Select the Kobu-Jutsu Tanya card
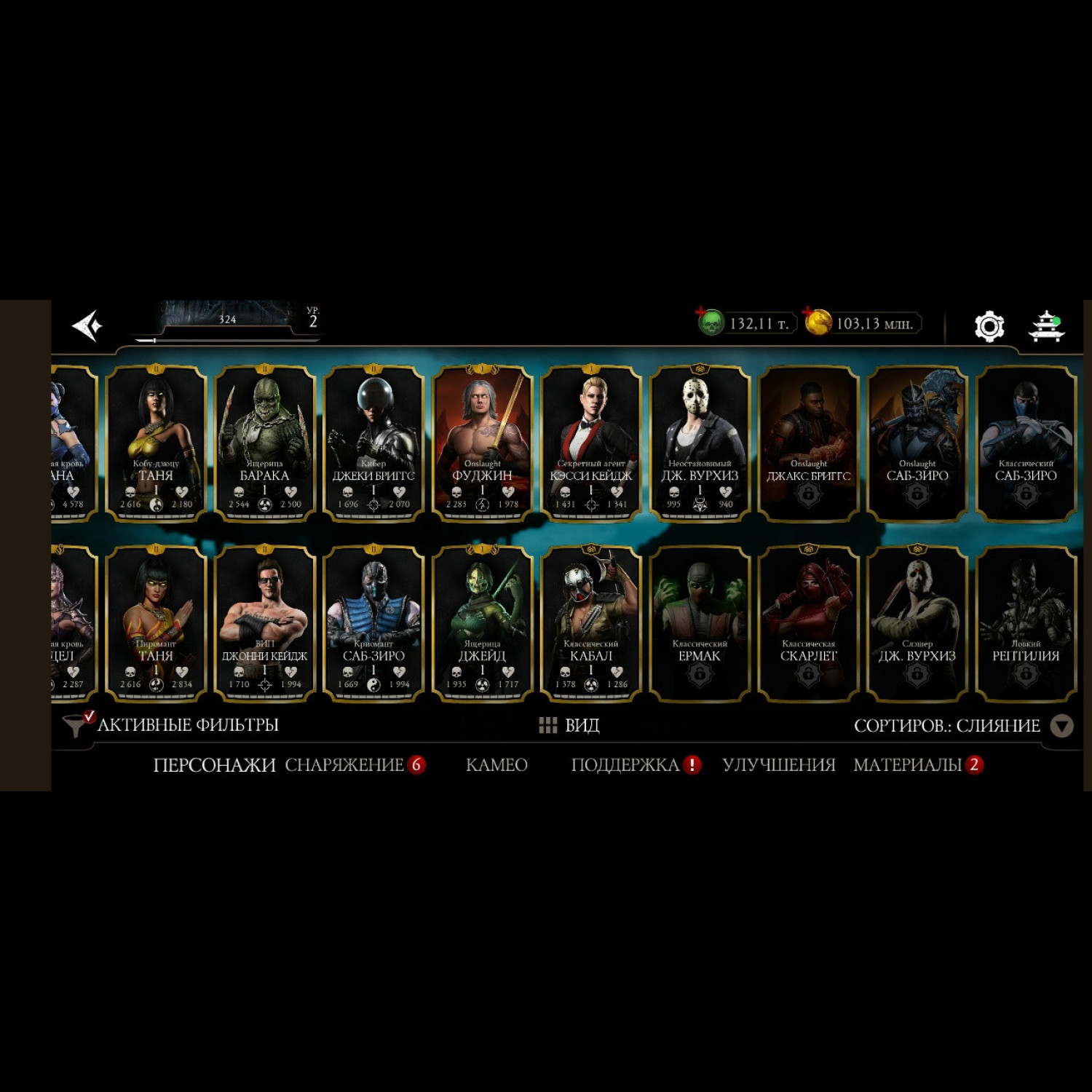The height and width of the screenshot is (1092, 1092). pyautogui.click(x=156, y=443)
